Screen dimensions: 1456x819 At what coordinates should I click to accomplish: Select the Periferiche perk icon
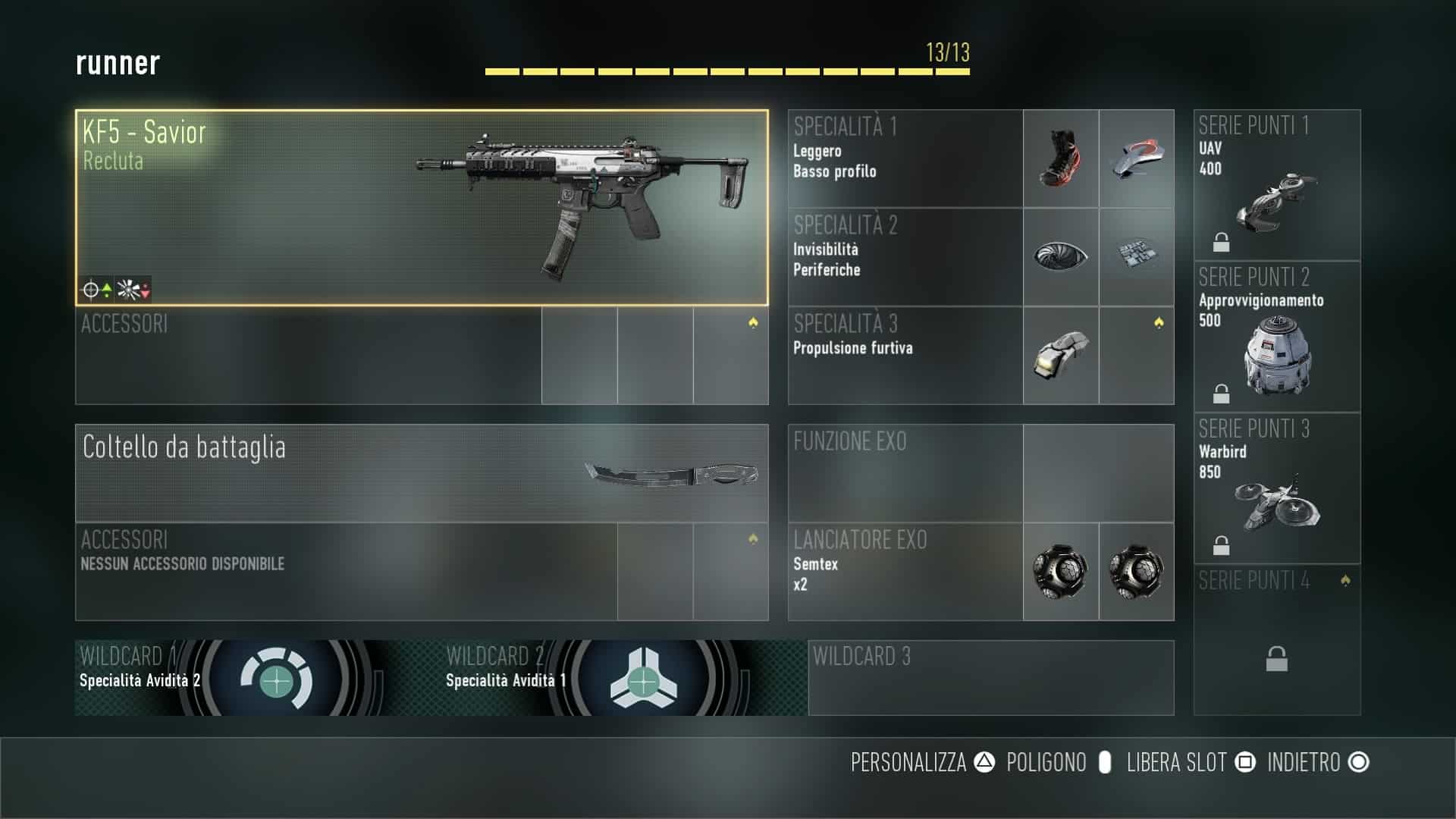pyautogui.click(x=1136, y=256)
